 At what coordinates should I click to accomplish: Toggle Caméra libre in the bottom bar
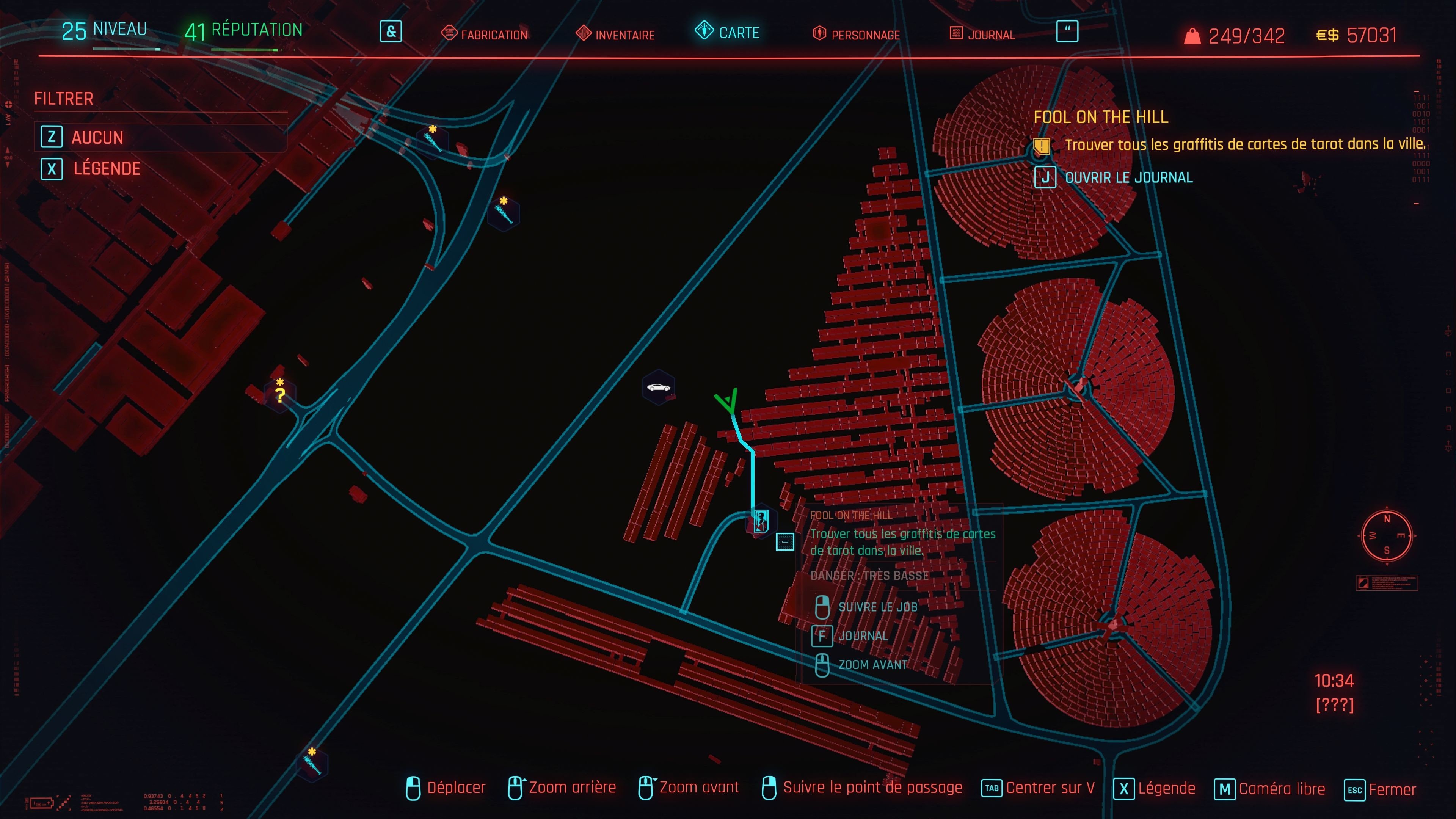click(1281, 789)
